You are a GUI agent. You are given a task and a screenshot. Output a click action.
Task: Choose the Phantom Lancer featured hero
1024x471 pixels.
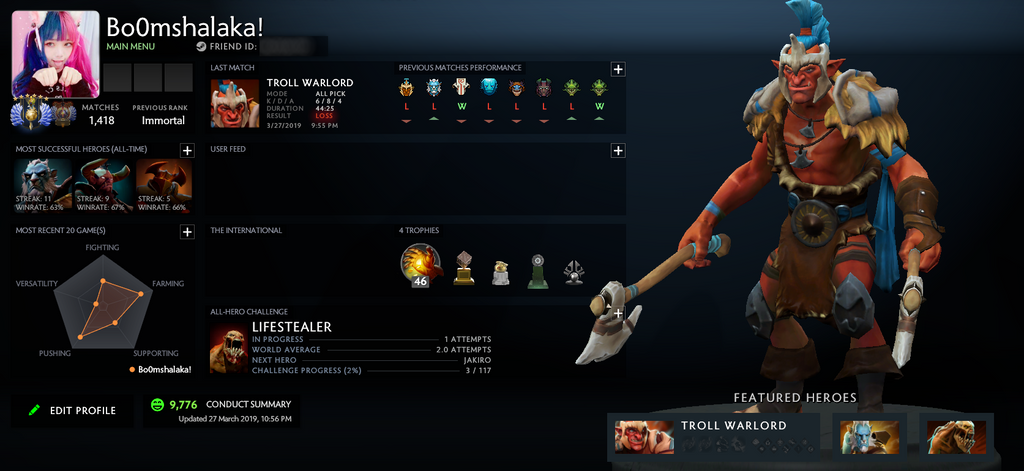pos(870,436)
